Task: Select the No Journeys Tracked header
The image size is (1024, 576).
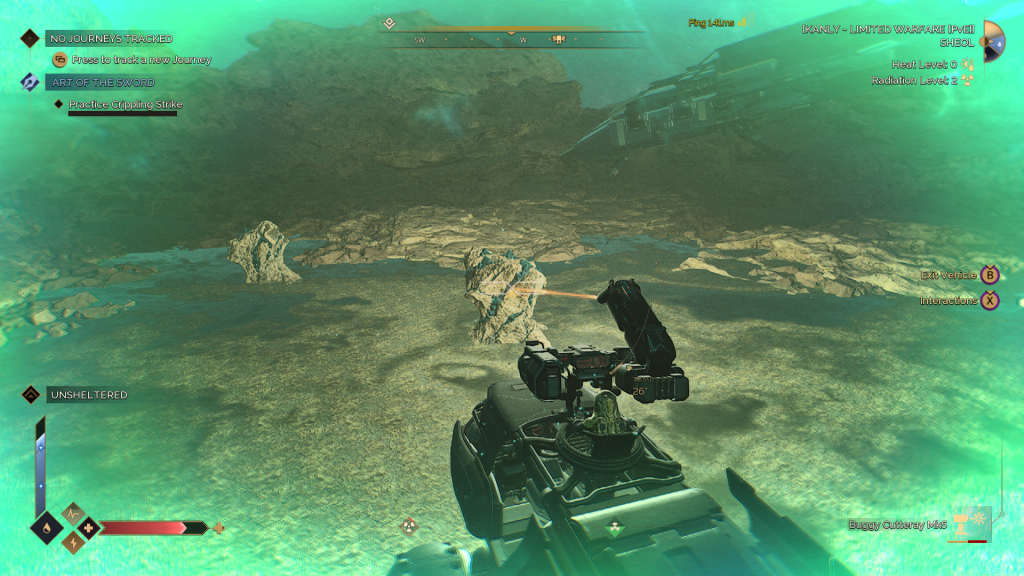Action: (109, 39)
